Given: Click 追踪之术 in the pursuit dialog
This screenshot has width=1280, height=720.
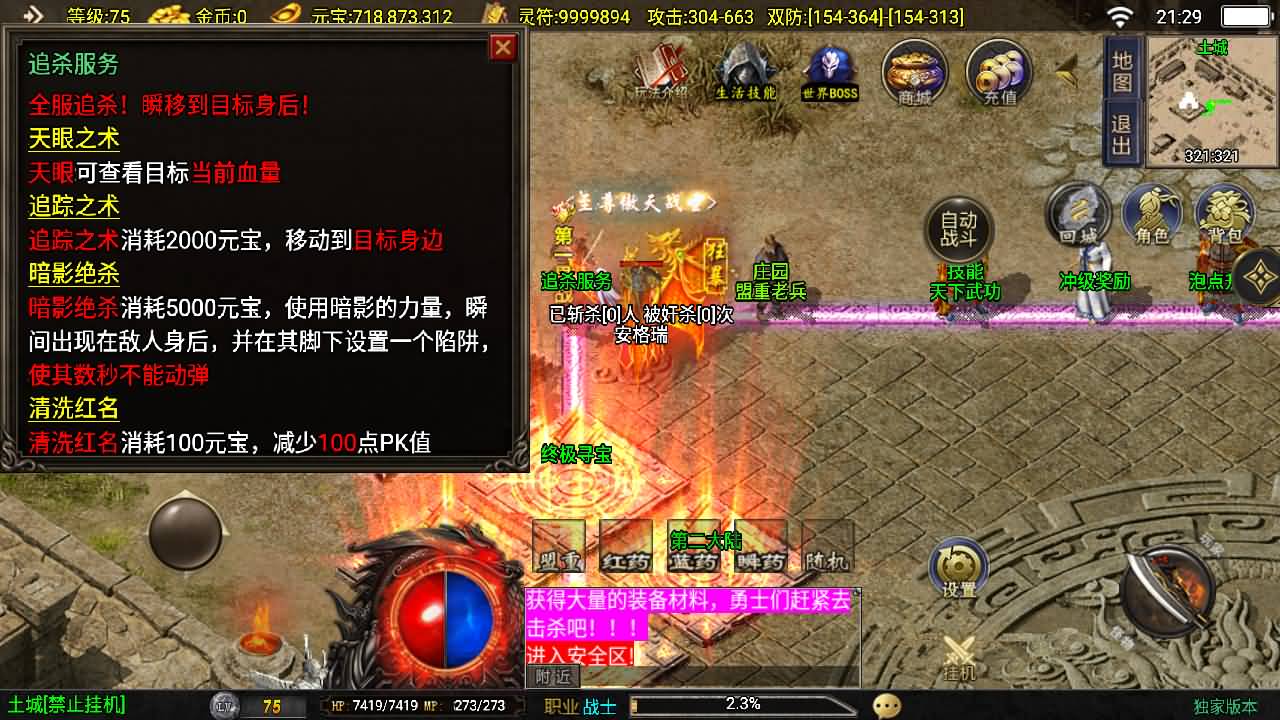Looking at the screenshot, I should pos(74,206).
